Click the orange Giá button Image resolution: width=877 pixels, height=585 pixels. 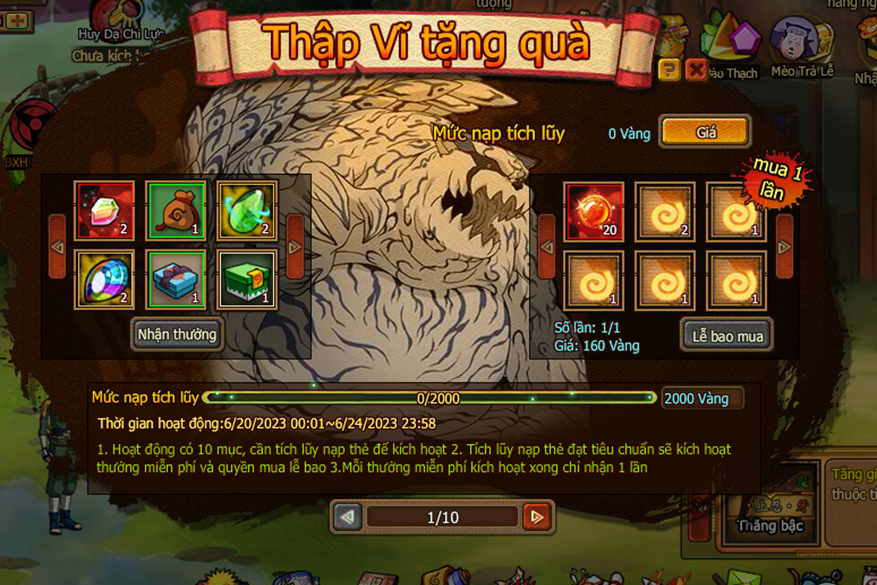(705, 132)
